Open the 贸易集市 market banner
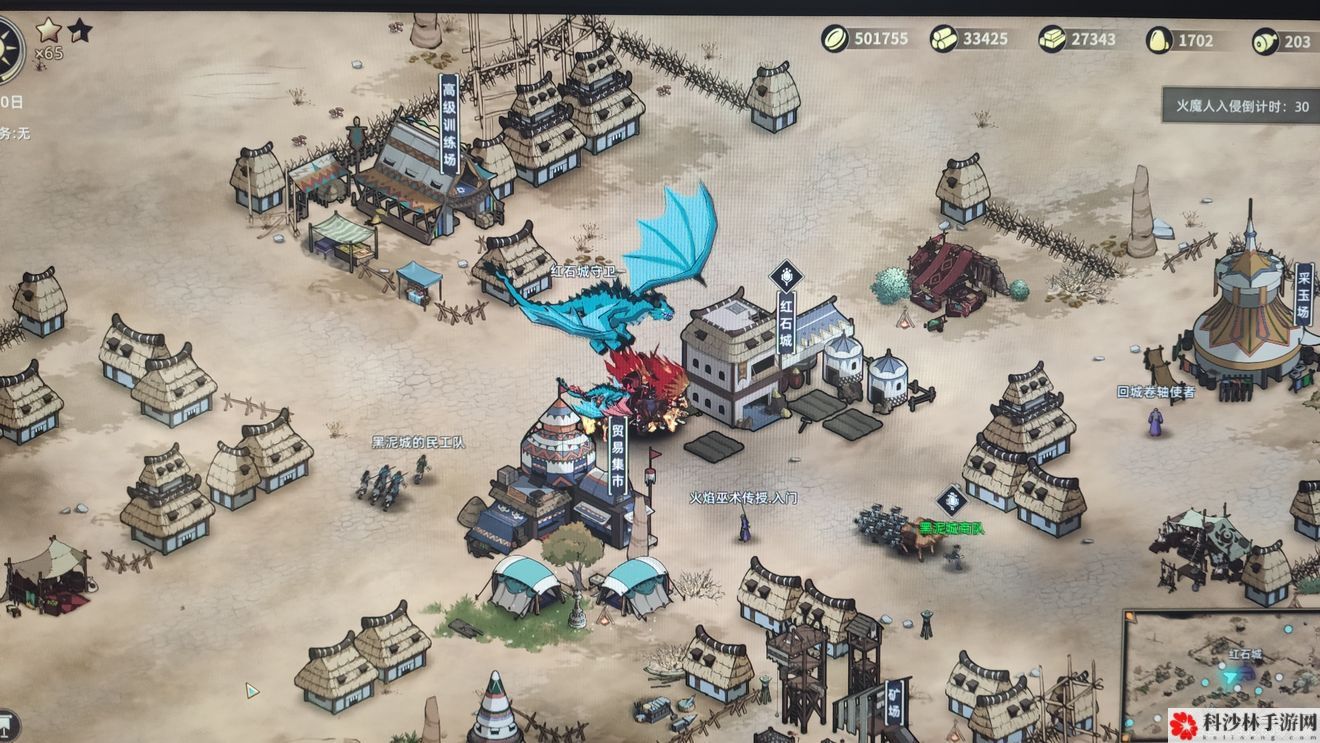The image size is (1320, 743). pos(617,457)
